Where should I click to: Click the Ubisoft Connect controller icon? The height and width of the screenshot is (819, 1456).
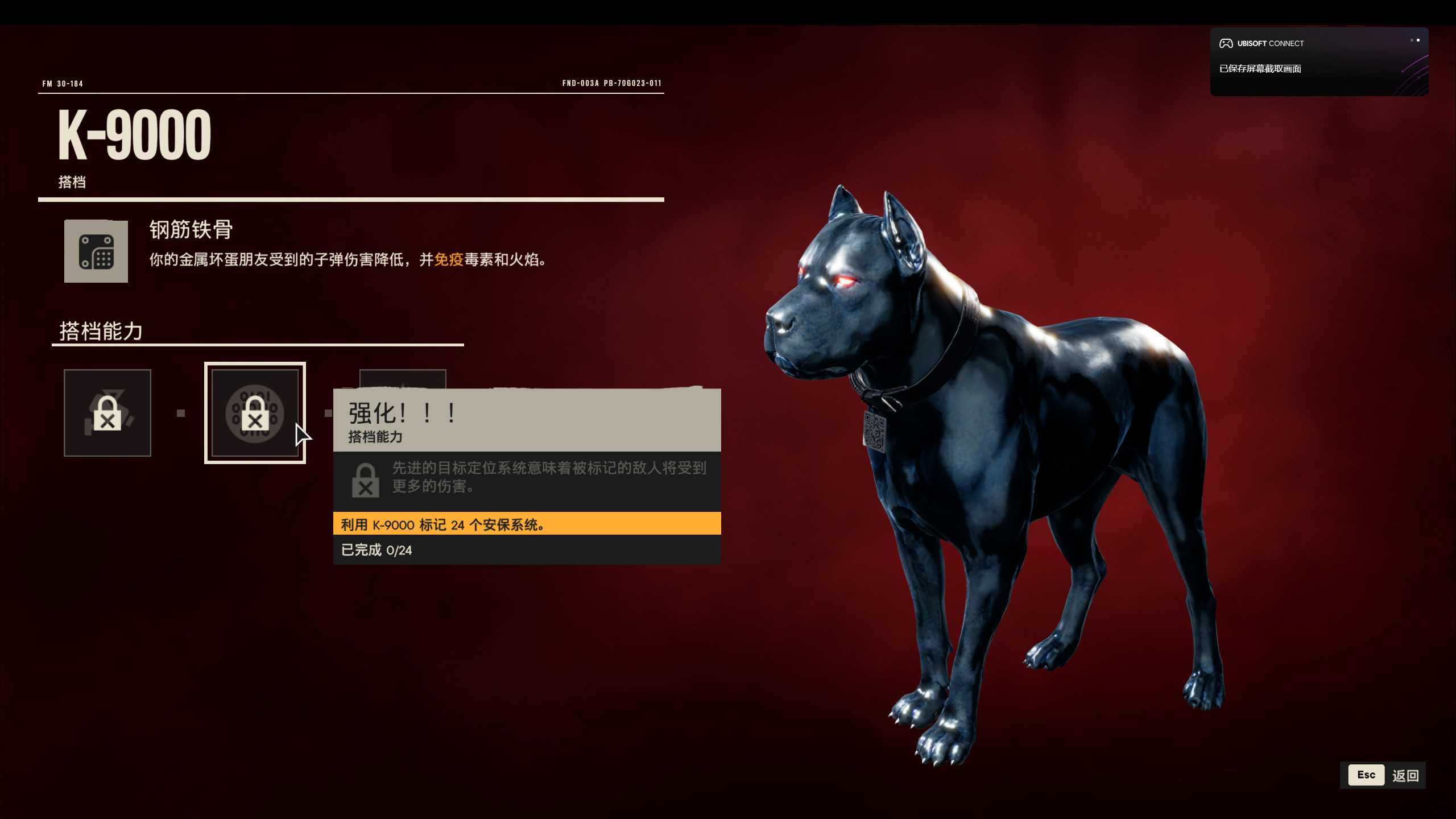pos(1226,43)
